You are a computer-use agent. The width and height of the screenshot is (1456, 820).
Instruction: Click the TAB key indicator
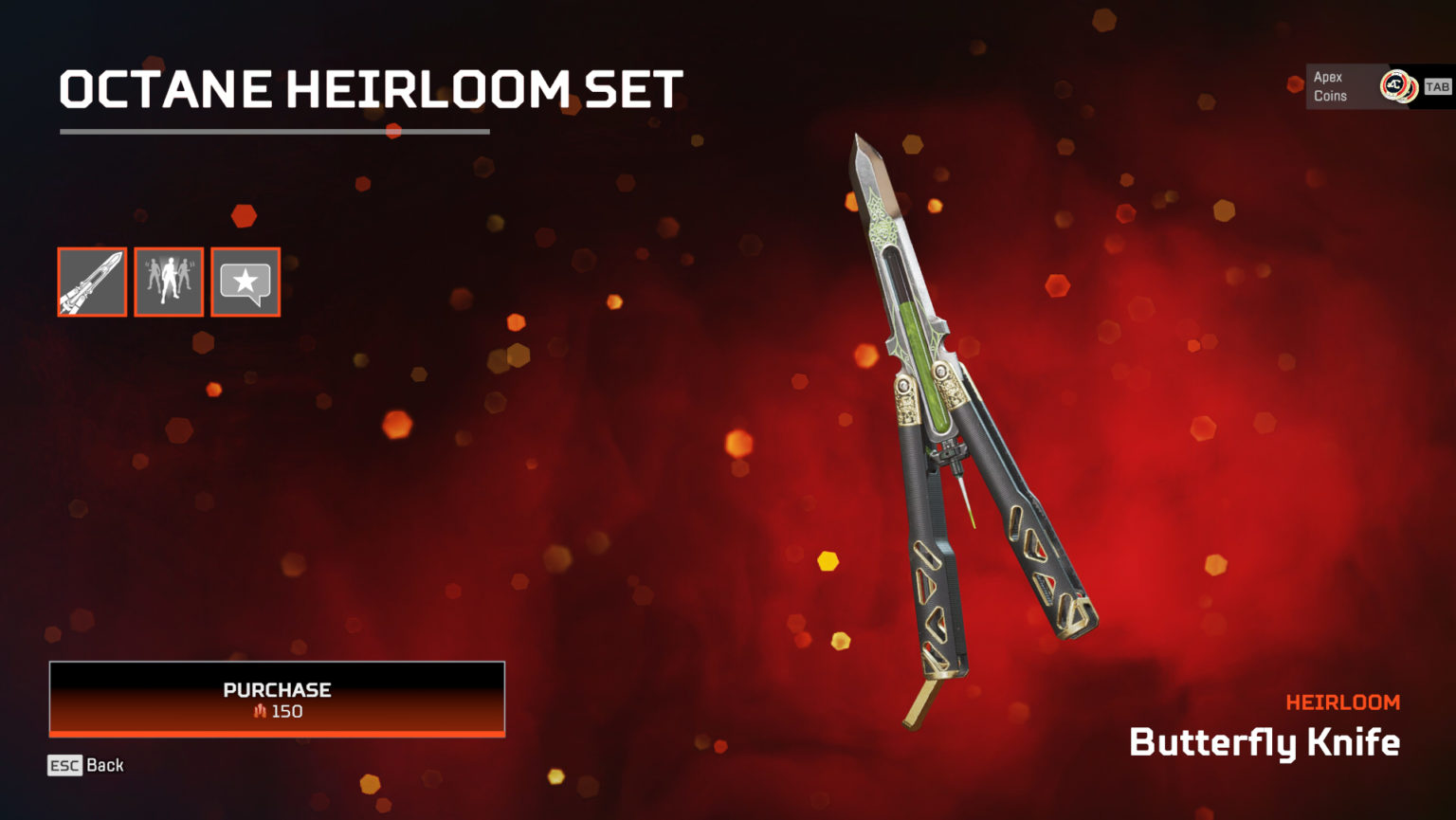[1436, 86]
